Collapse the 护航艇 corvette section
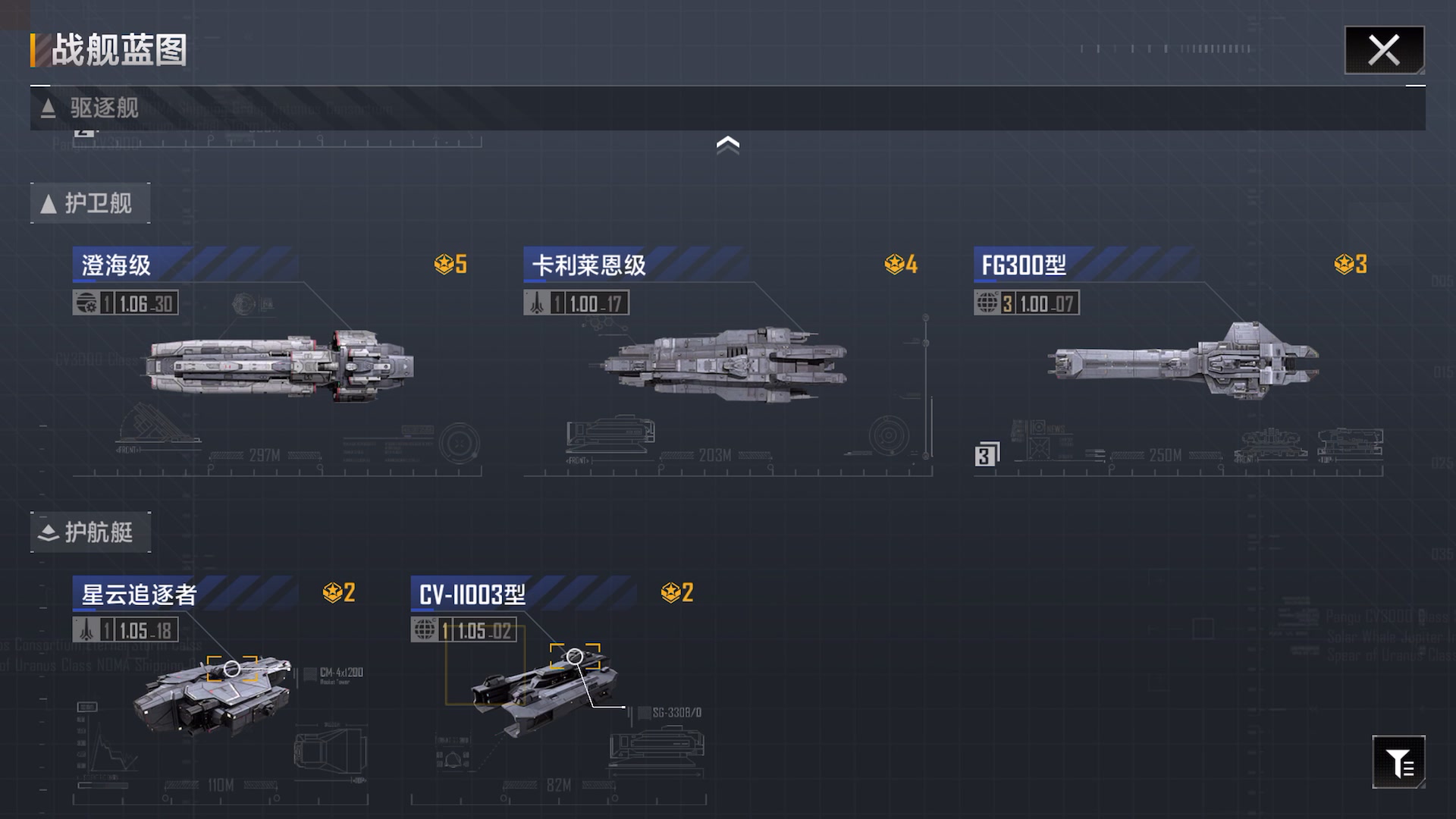This screenshot has height=819, width=1456. point(90,532)
